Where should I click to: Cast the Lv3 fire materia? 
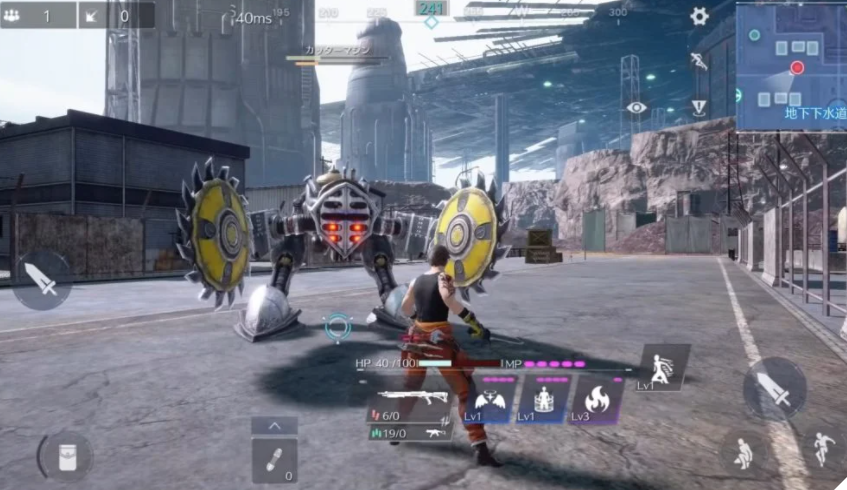tap(597, 400)
